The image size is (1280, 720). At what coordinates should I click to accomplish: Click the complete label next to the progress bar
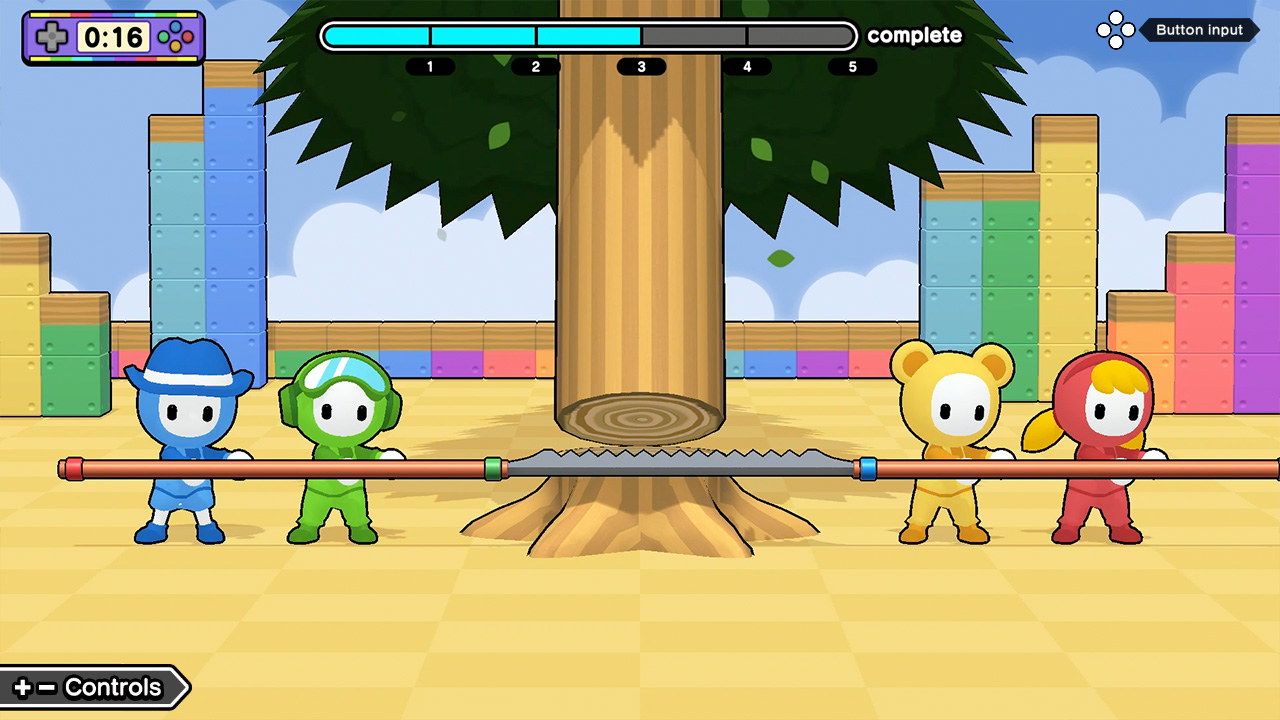913,36
